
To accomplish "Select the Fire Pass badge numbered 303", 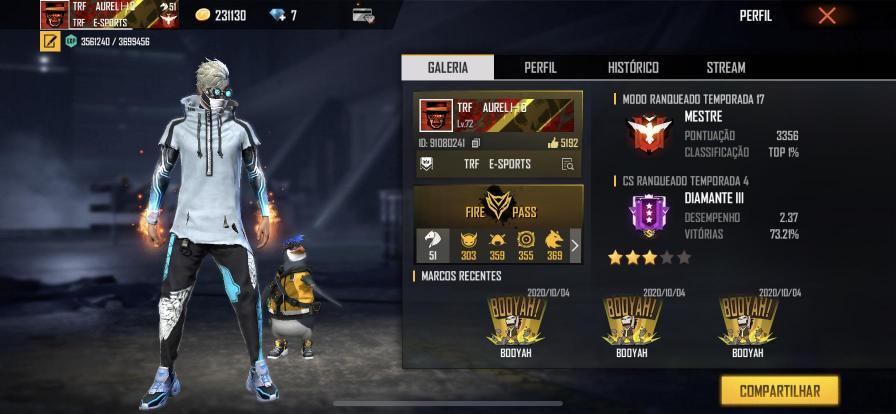I will (468, 245).
